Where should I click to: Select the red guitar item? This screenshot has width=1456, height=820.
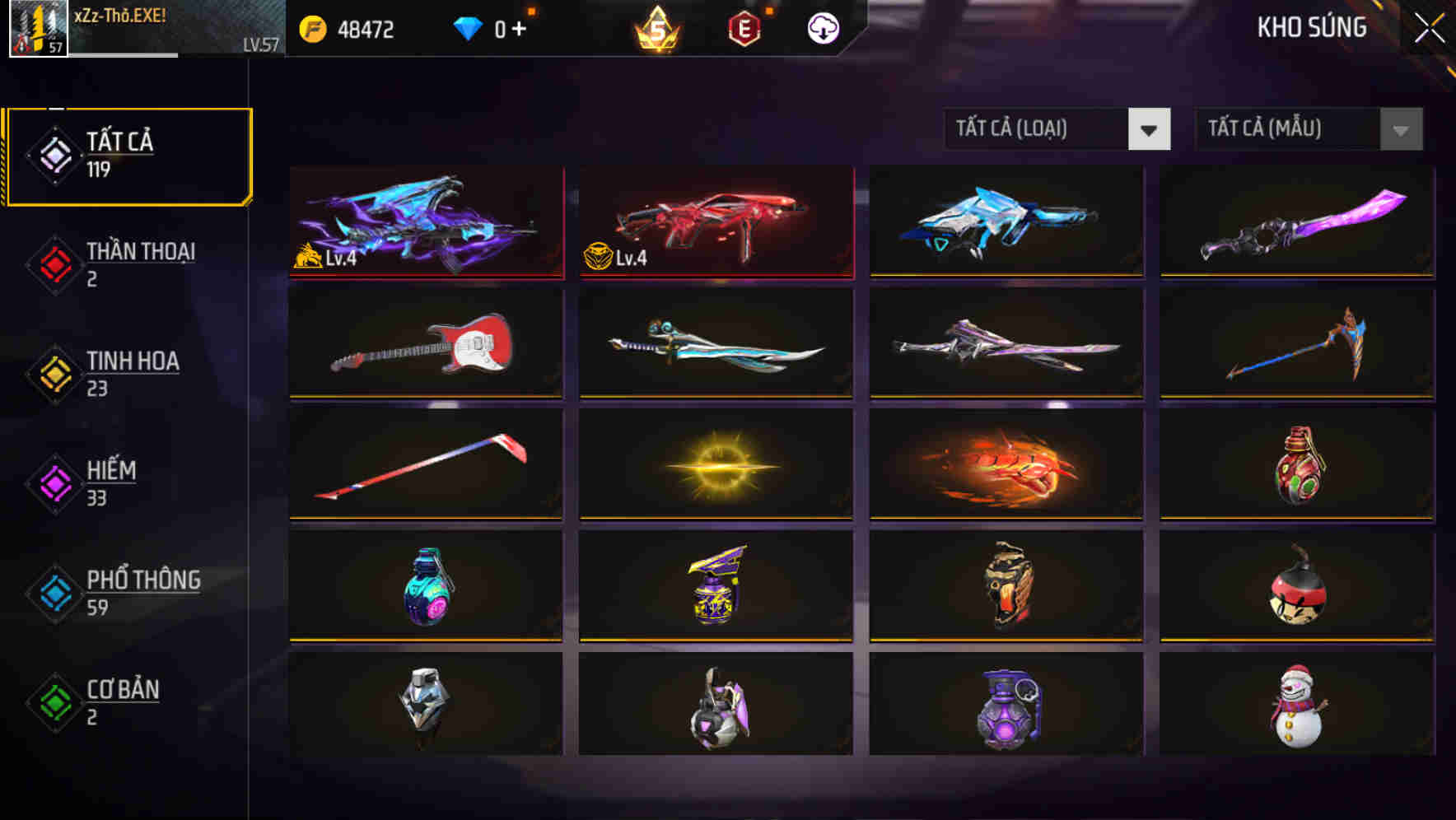426,343
